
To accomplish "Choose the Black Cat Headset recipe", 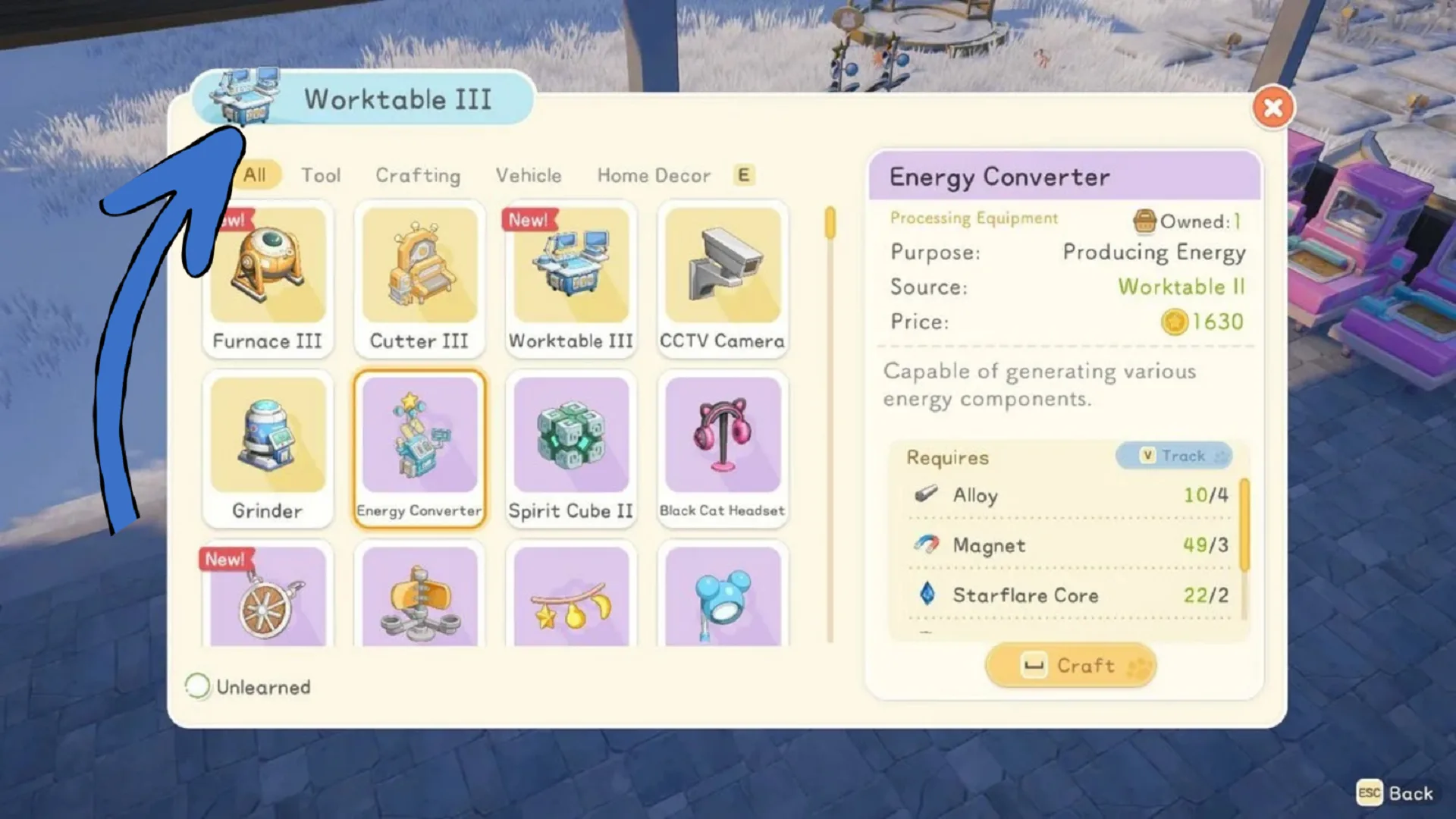I will (723, 448).
